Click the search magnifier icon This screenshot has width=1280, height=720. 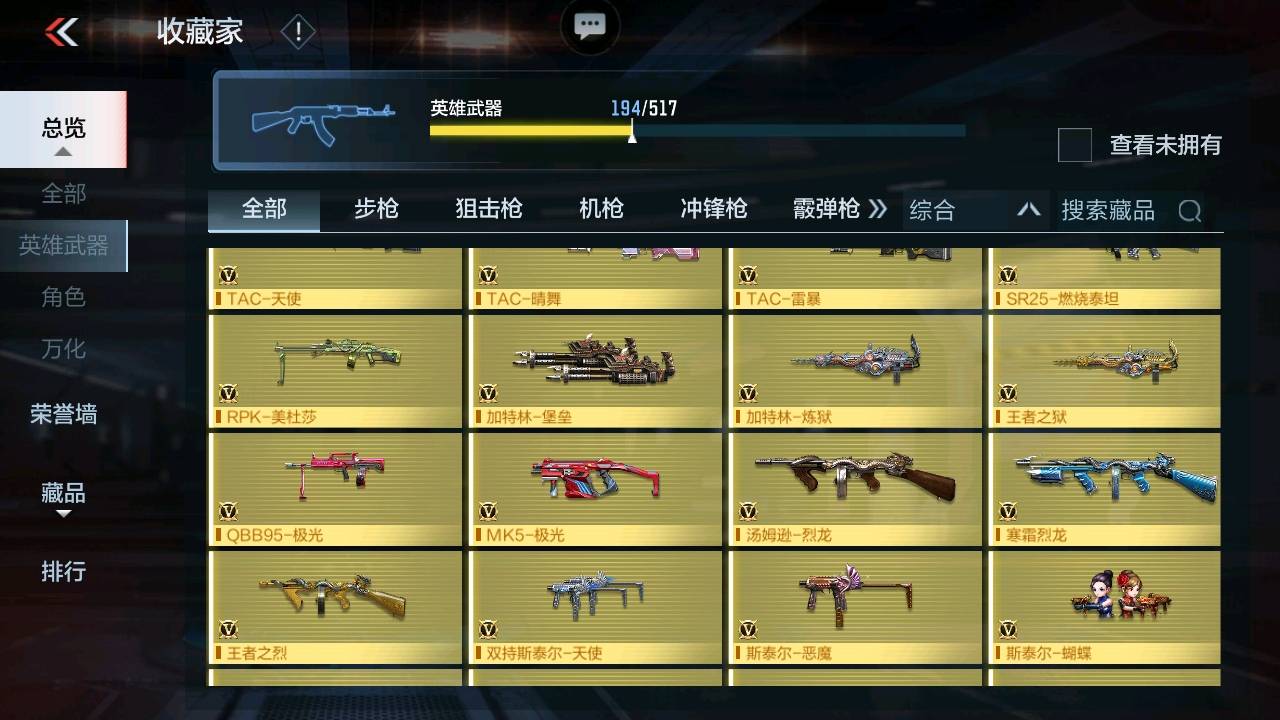tap(1189, 210)
